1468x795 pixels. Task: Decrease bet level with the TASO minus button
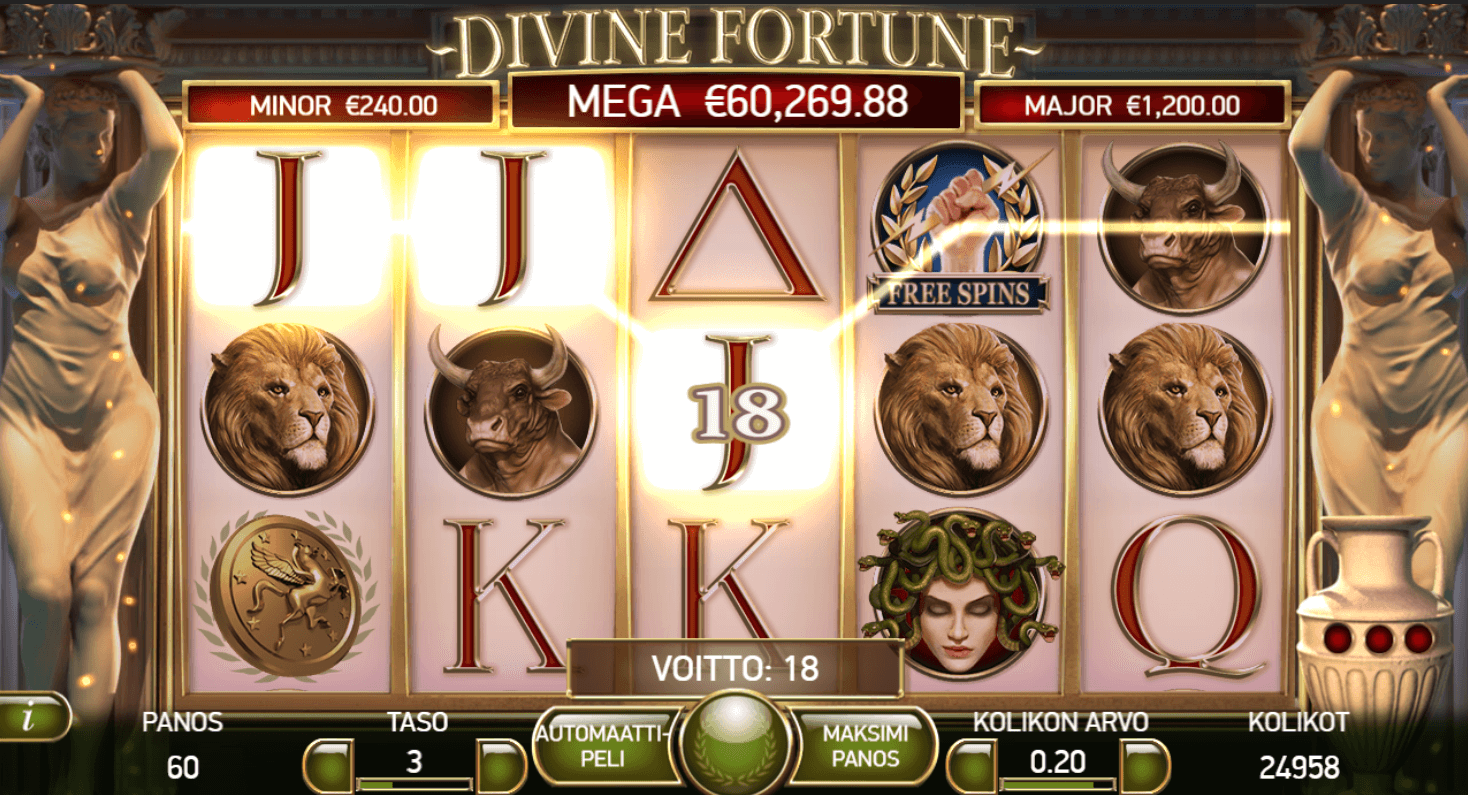click(330, 761)
